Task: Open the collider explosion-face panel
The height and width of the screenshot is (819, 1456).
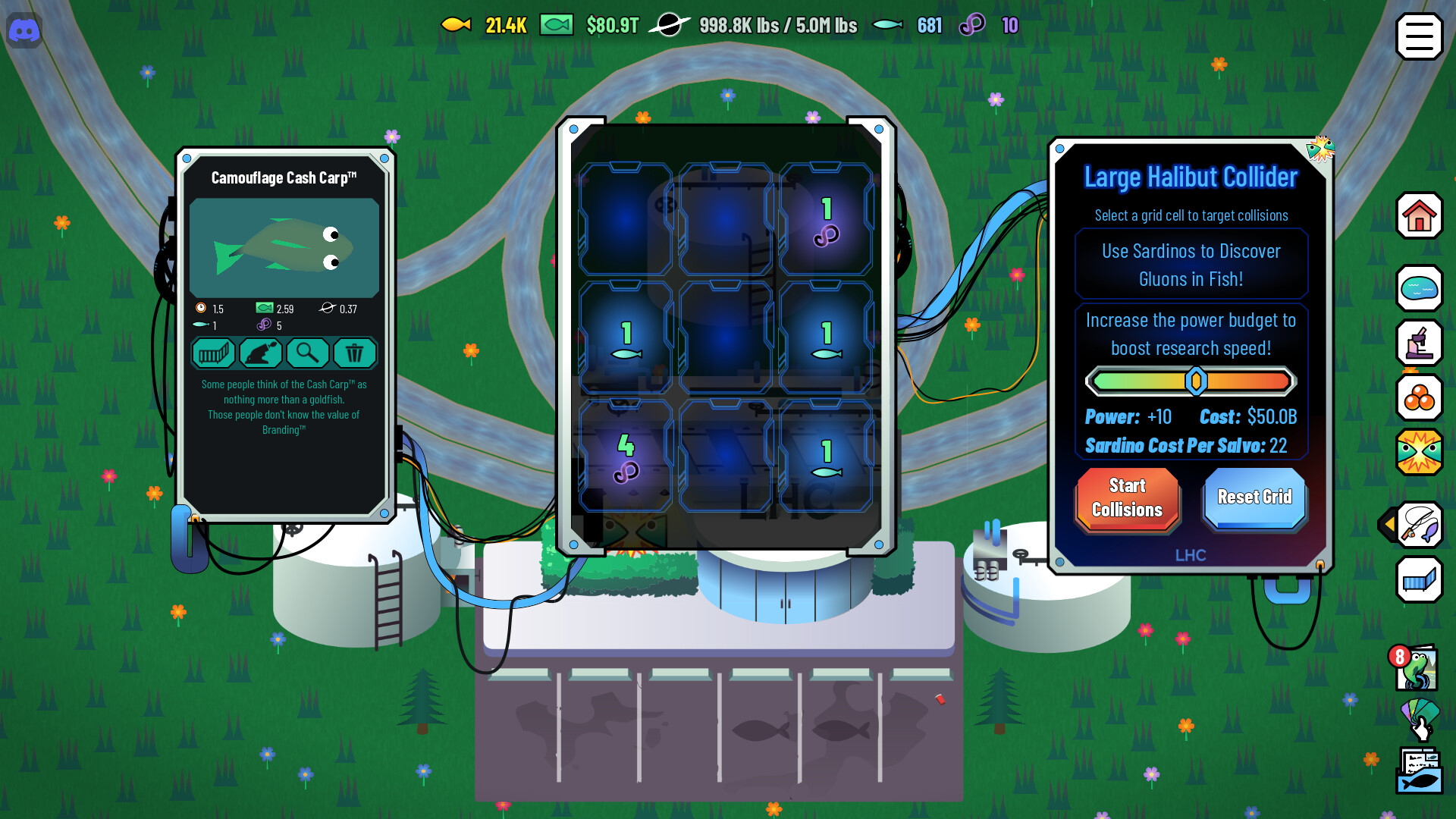Action: [1419, 453]
